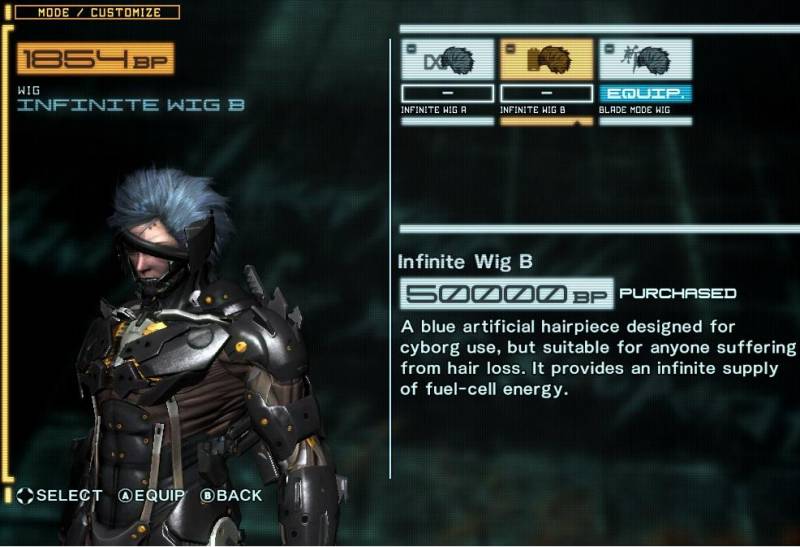
Task: Select the Infinite Wig A item
Action: tap(447, 62)
